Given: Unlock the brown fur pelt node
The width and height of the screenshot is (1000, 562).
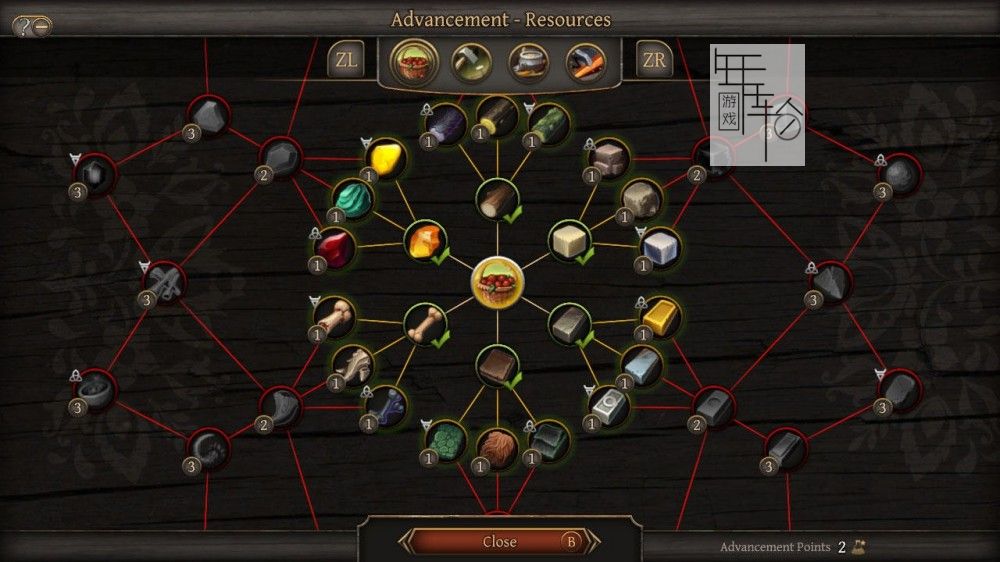Looking at the screenshot, I should 497,447.
